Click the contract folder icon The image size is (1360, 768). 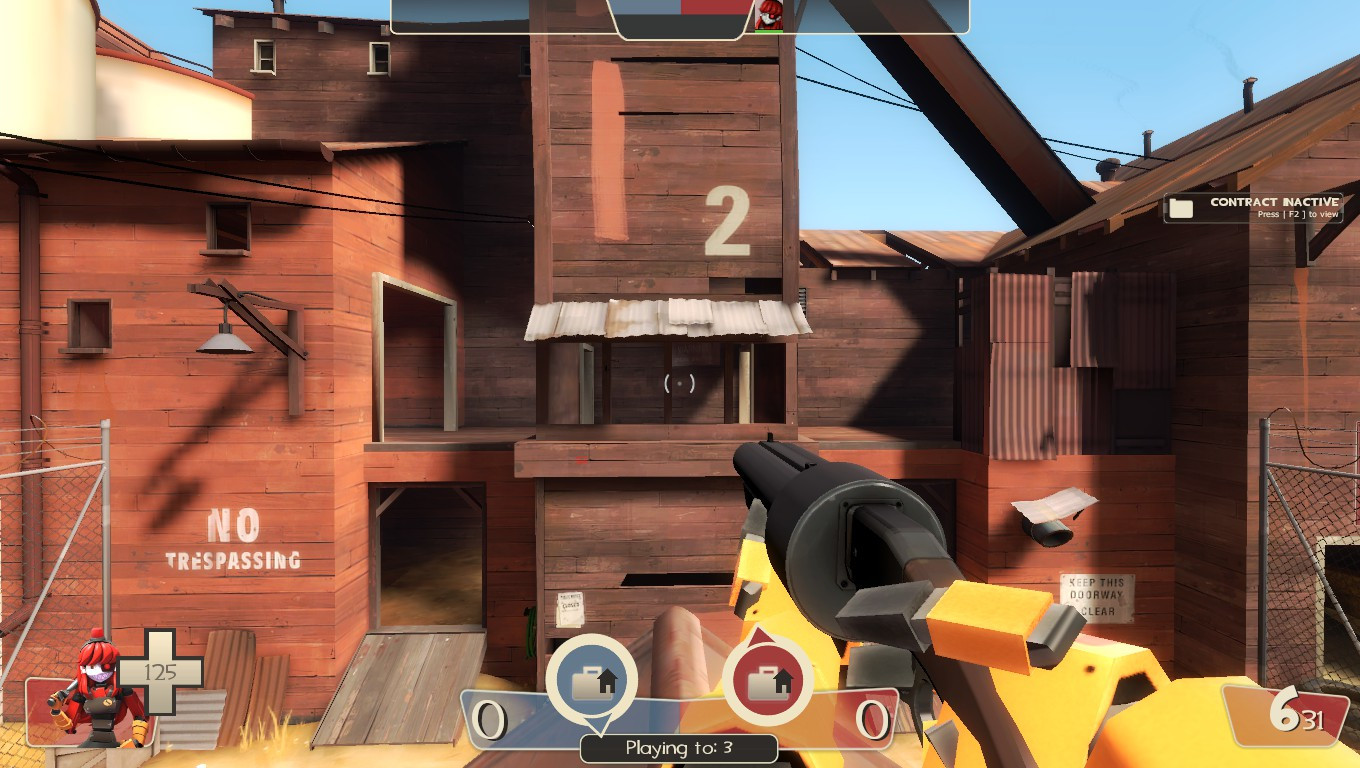point(1181,207)
